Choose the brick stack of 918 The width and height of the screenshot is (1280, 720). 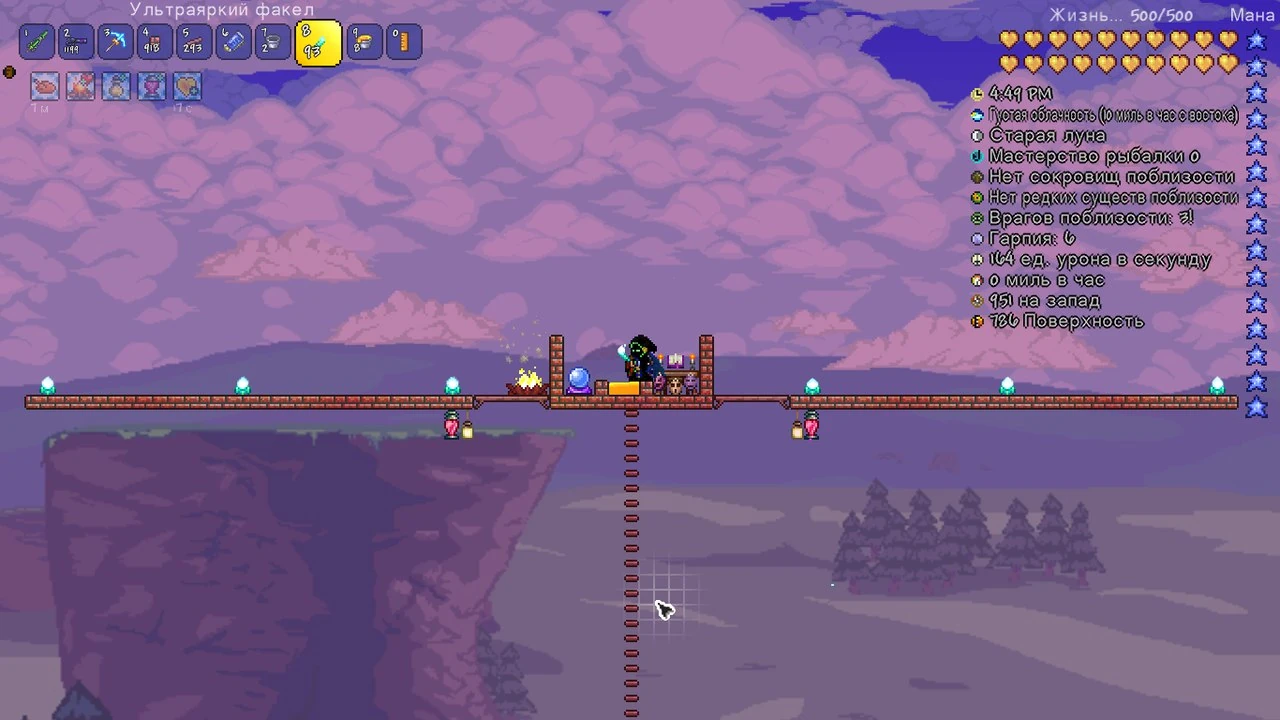coord(155,42)
